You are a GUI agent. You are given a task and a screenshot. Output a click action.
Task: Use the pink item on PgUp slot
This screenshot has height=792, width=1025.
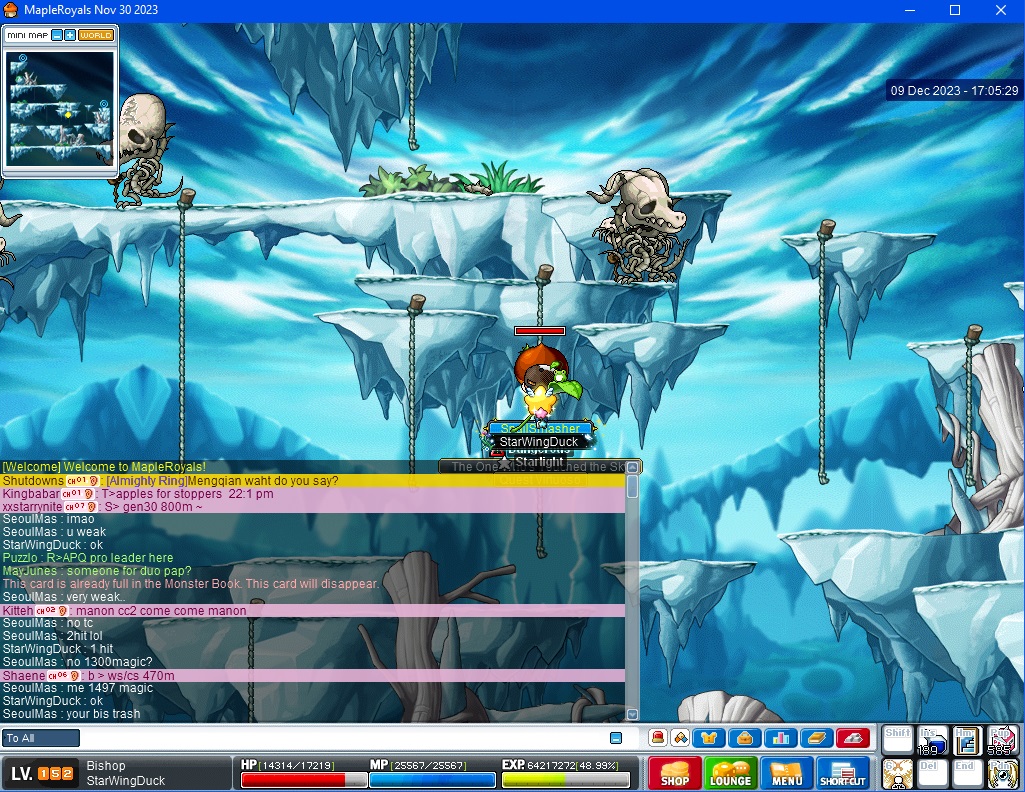tap(1001, 740)
